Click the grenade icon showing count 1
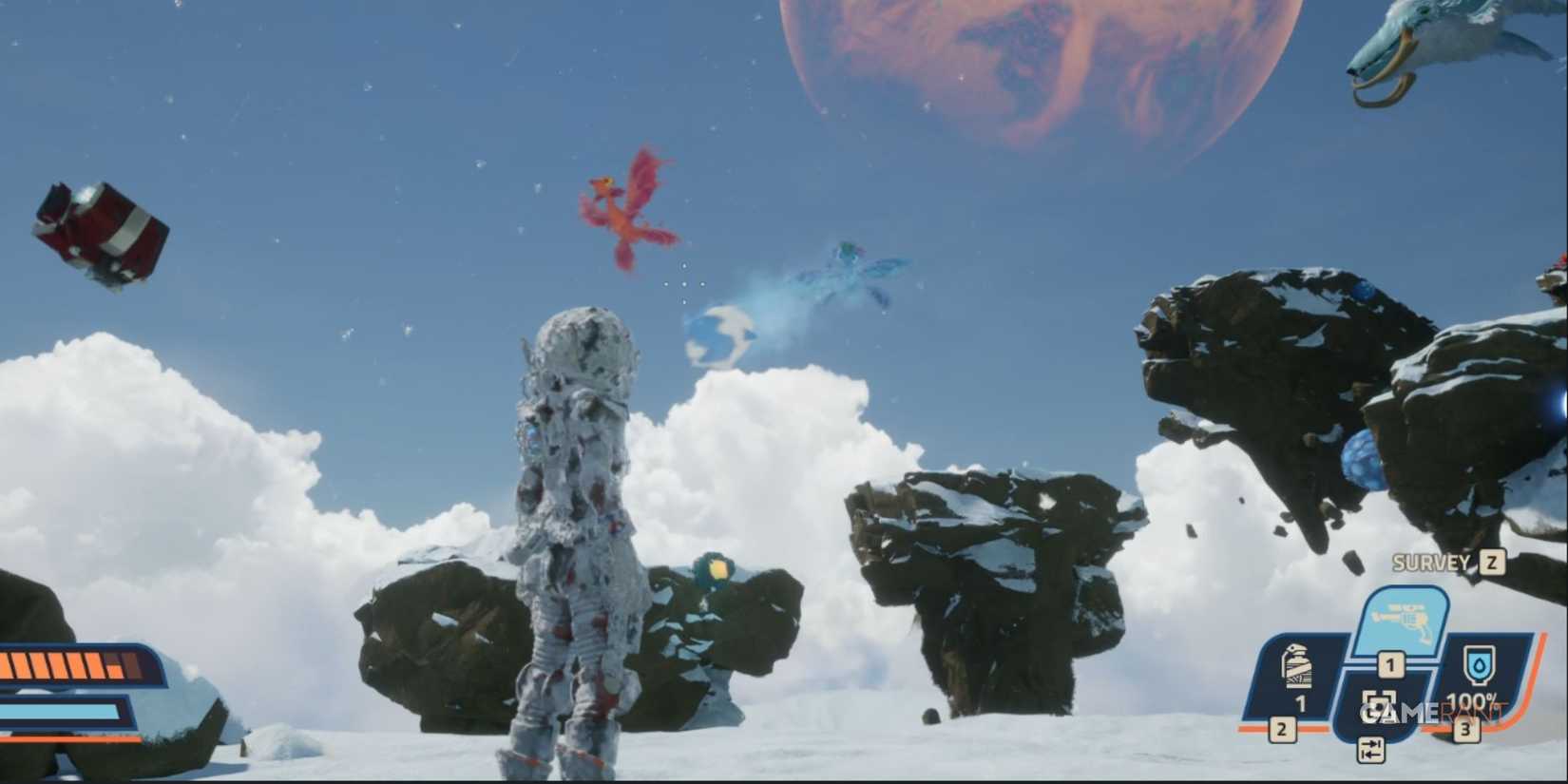This screenshot has height=784, width=1568. click(x=1296, y=667)
